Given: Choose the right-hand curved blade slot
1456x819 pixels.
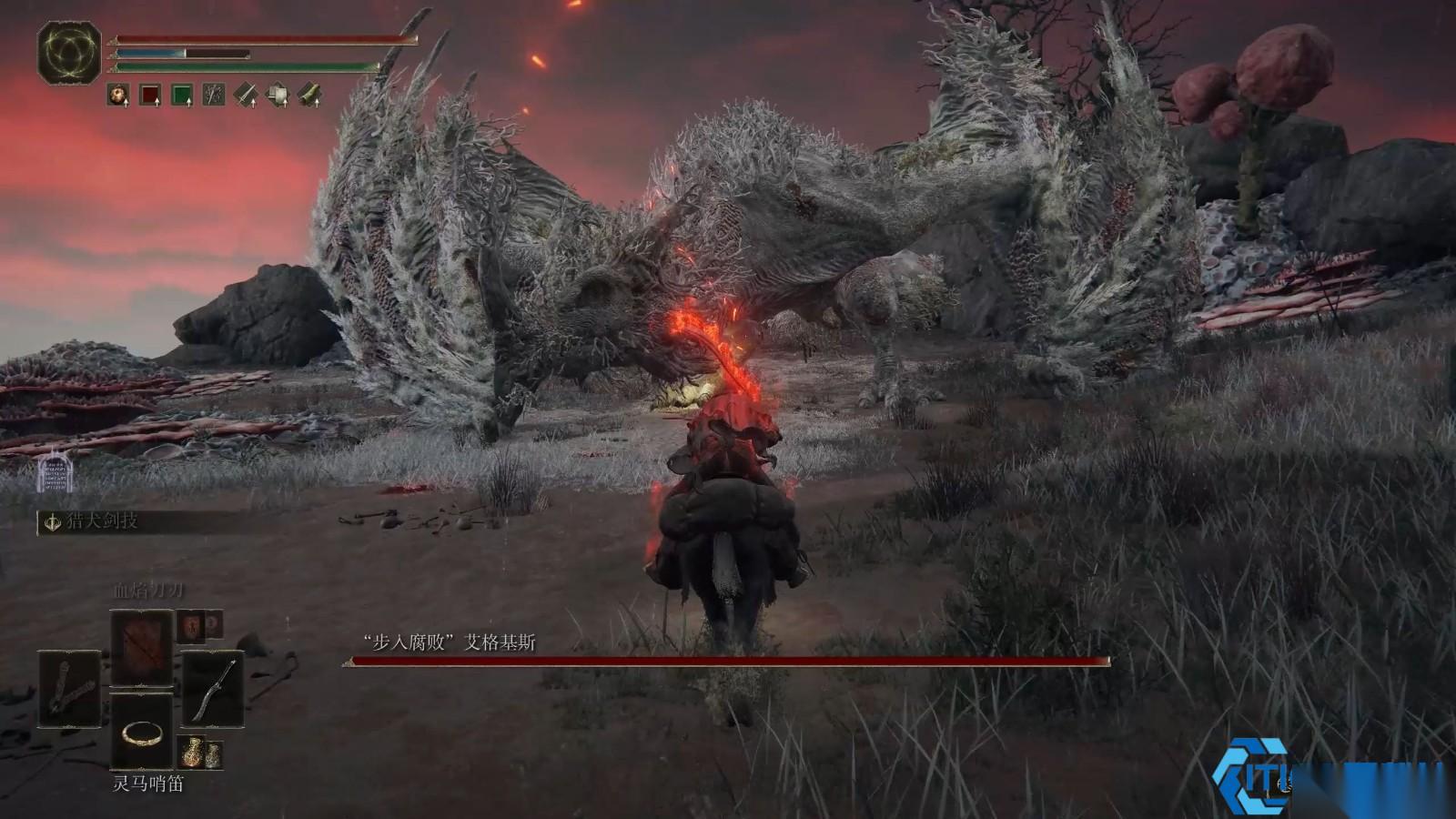Looking at the screenshot, I should (x=213, y=688).
